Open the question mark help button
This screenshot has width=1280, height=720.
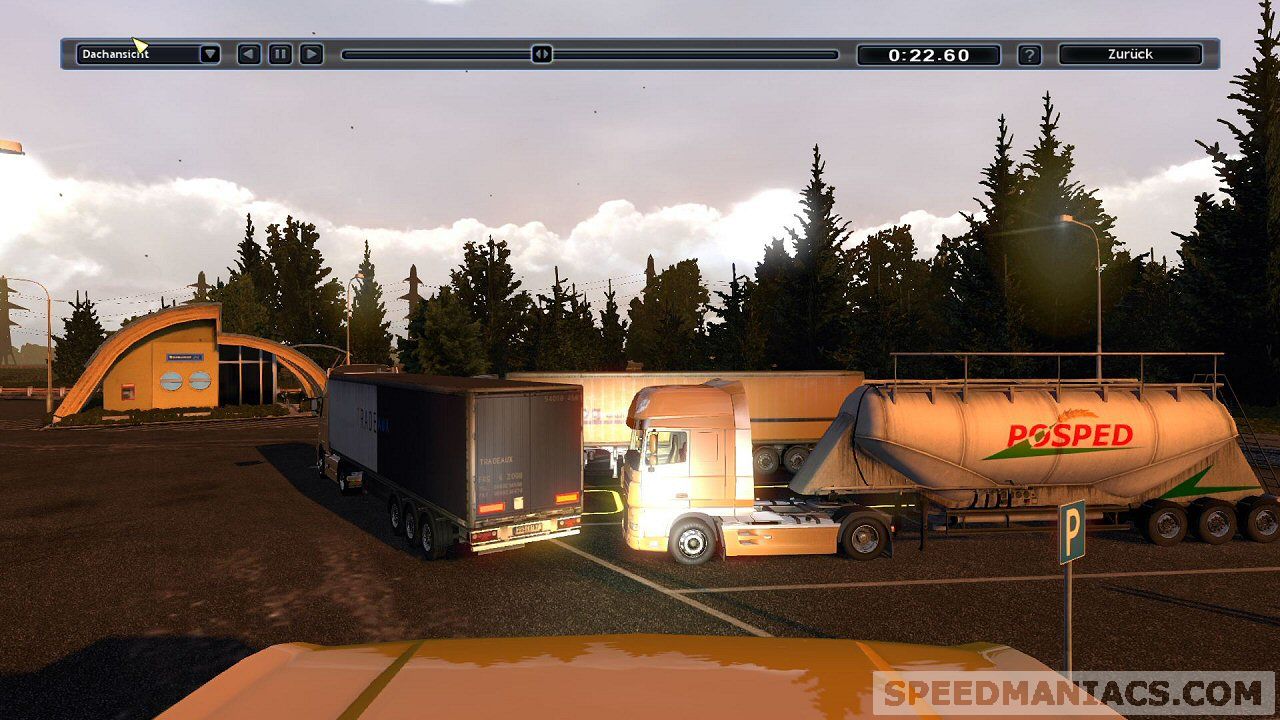(1029, 55)
